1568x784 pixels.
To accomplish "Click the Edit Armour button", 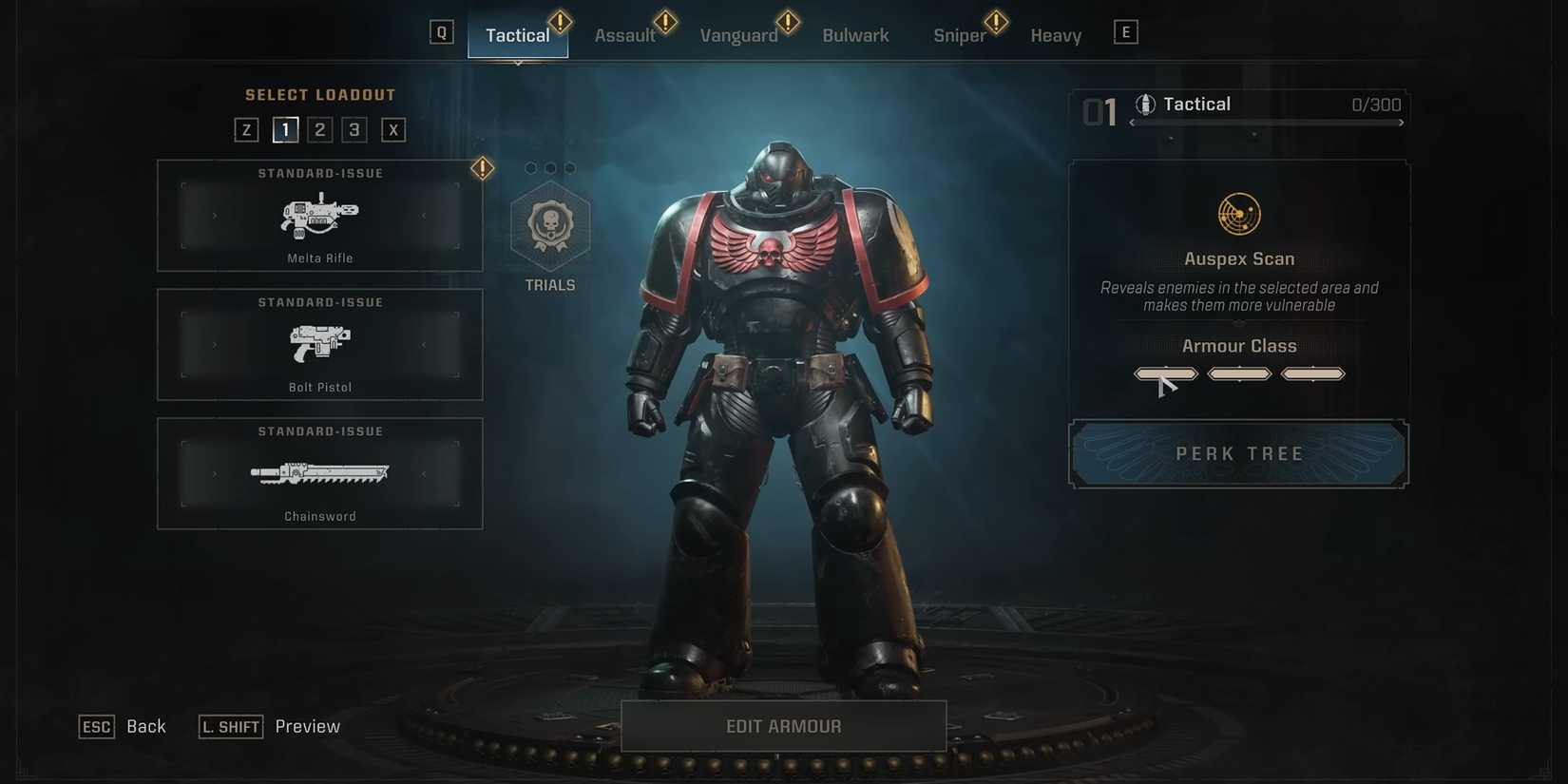I will tap(782, 725).
